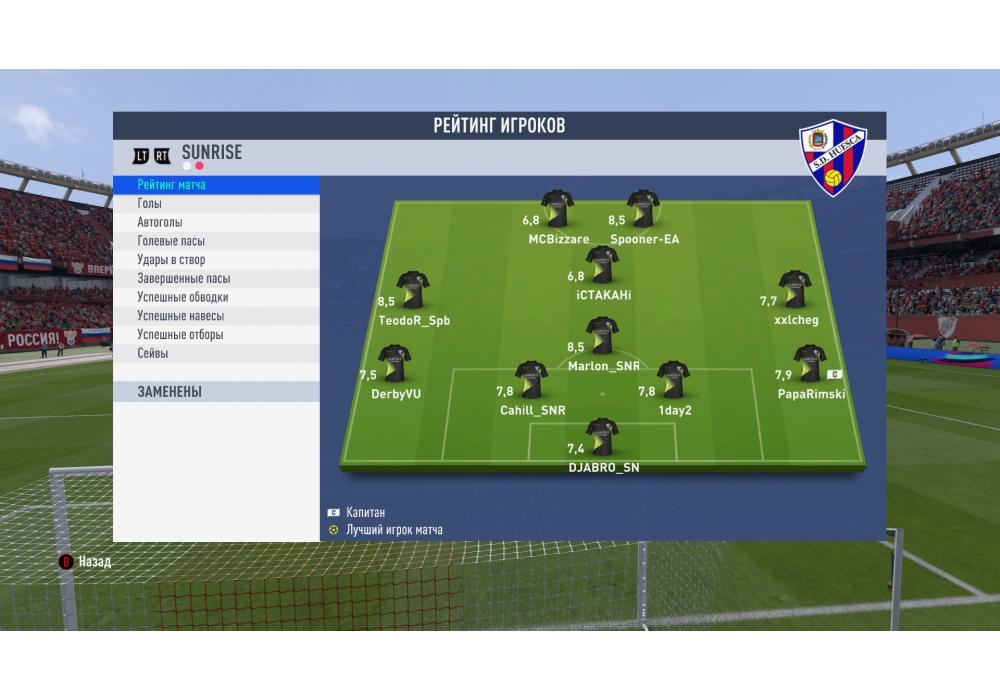The height and width of the screenshot is (700, 1000).
Task: Select the Успешные отборы entry
Action: [216, 335]
